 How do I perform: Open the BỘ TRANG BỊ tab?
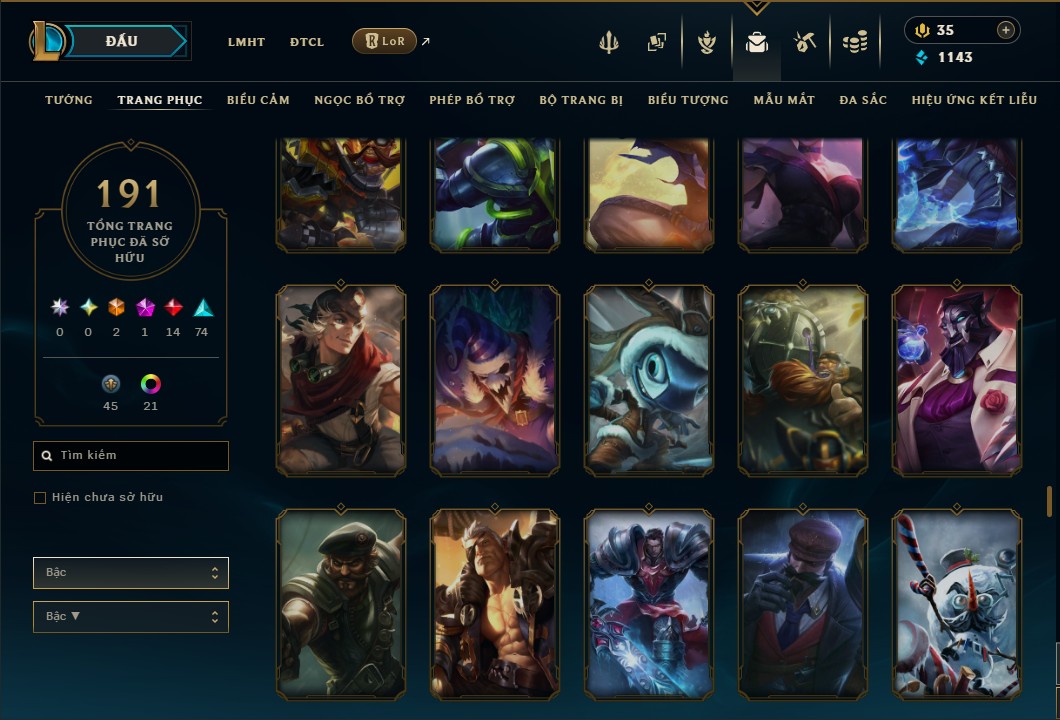[x=581, y=100]
